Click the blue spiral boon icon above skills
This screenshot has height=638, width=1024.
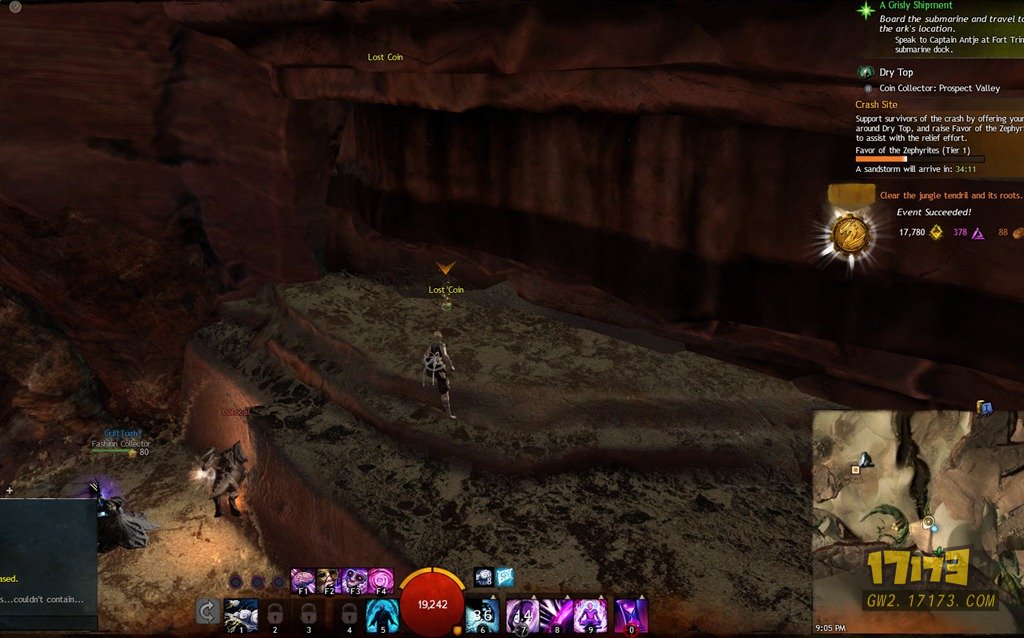[483, 576]
